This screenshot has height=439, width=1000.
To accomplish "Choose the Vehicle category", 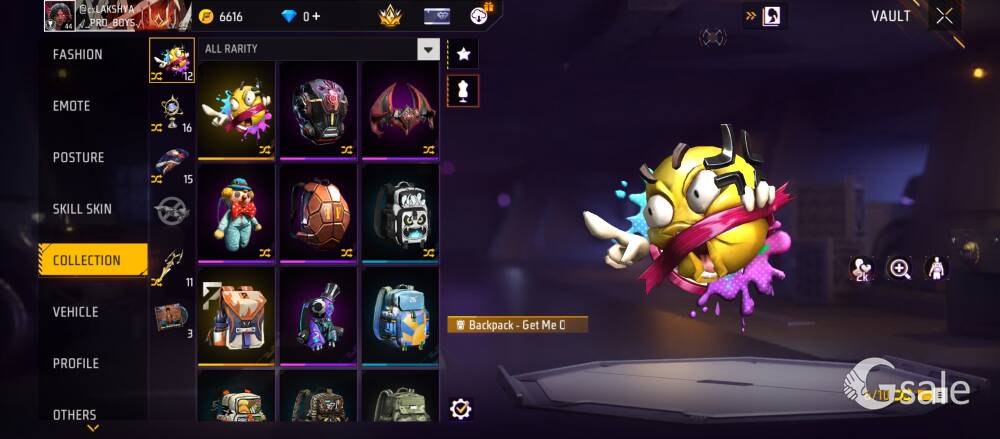I will pos(76,312).
